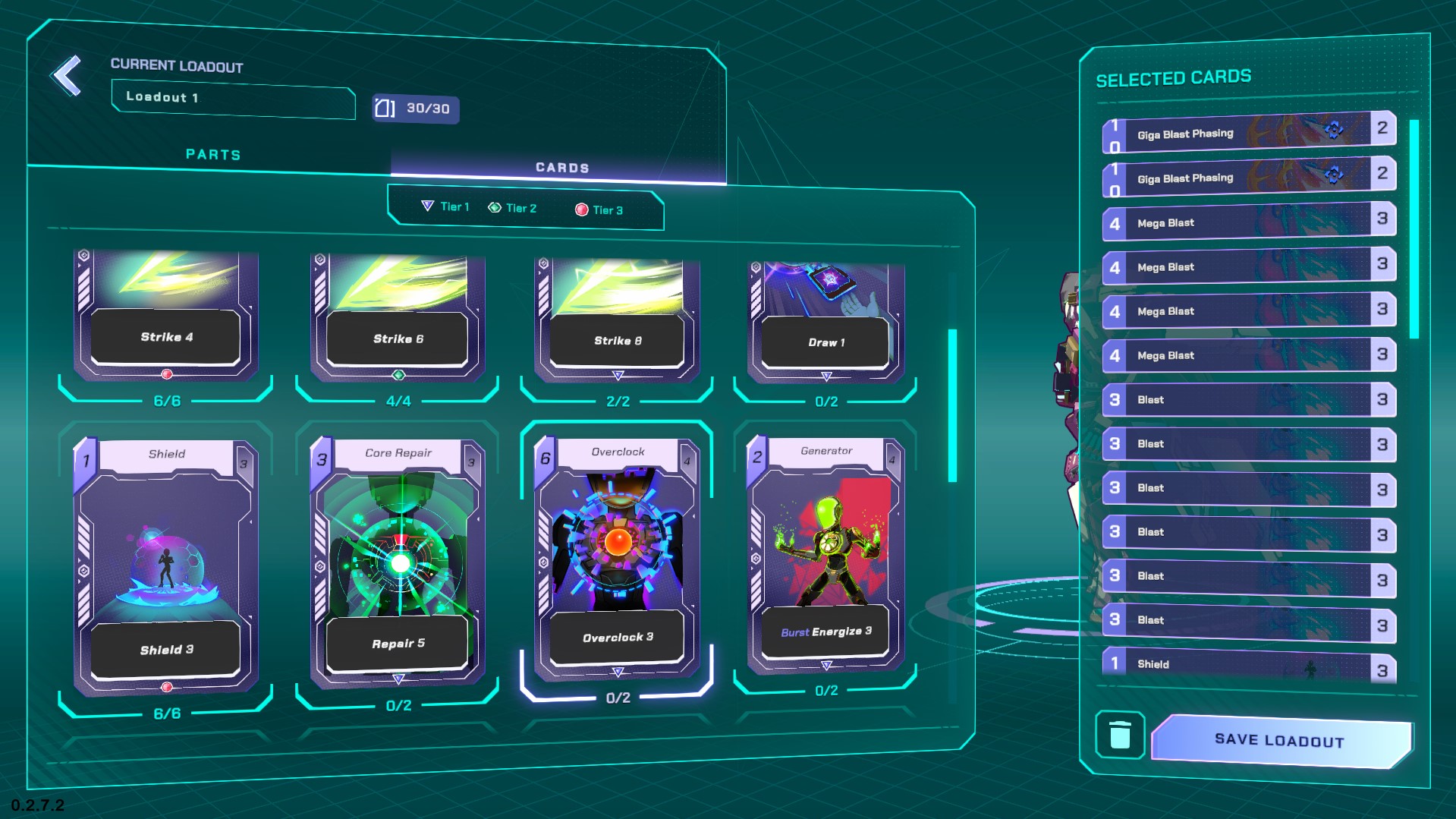The image size is (1456, 819).
Task: Select the Tier 1 triangle icon
Action: point(429,206)
